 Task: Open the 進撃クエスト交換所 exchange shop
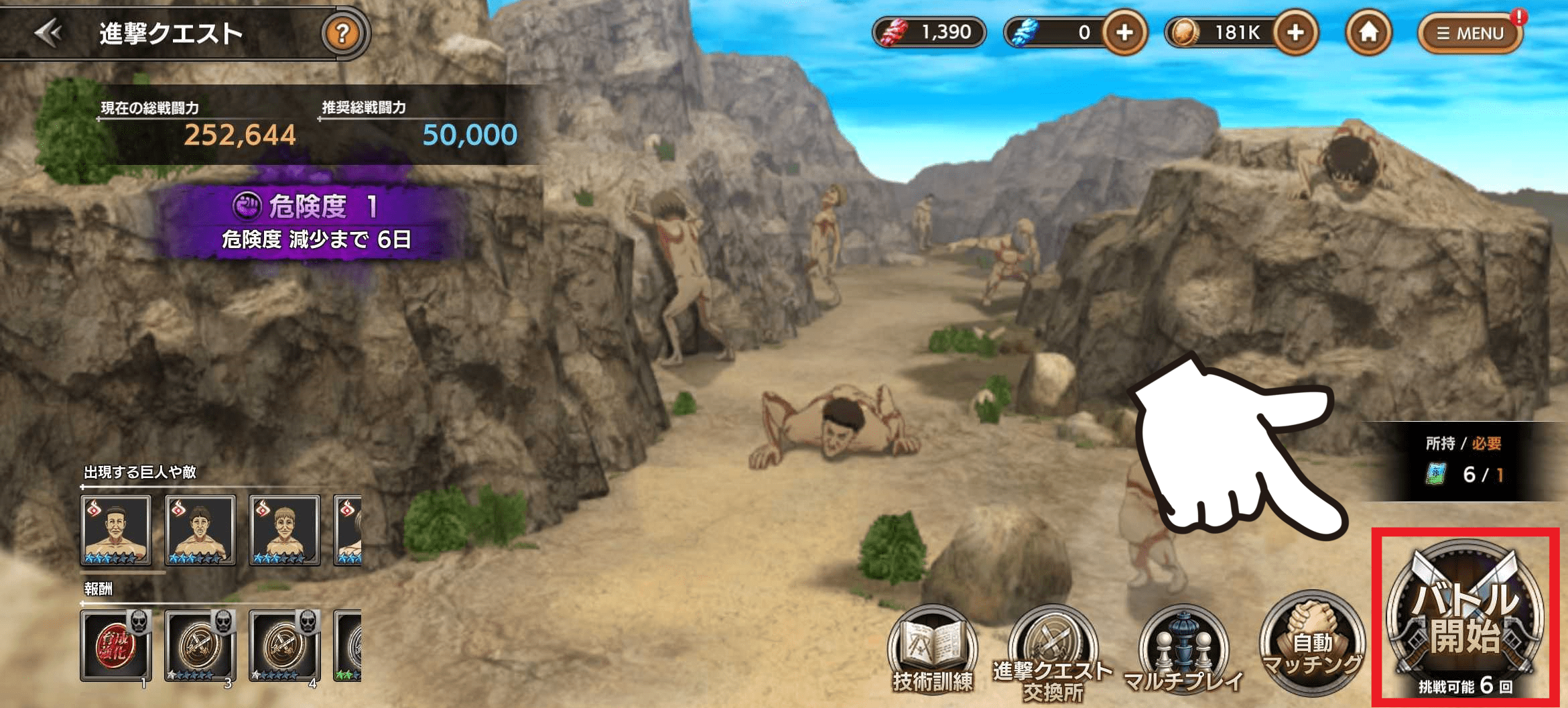pos(1052,654)
